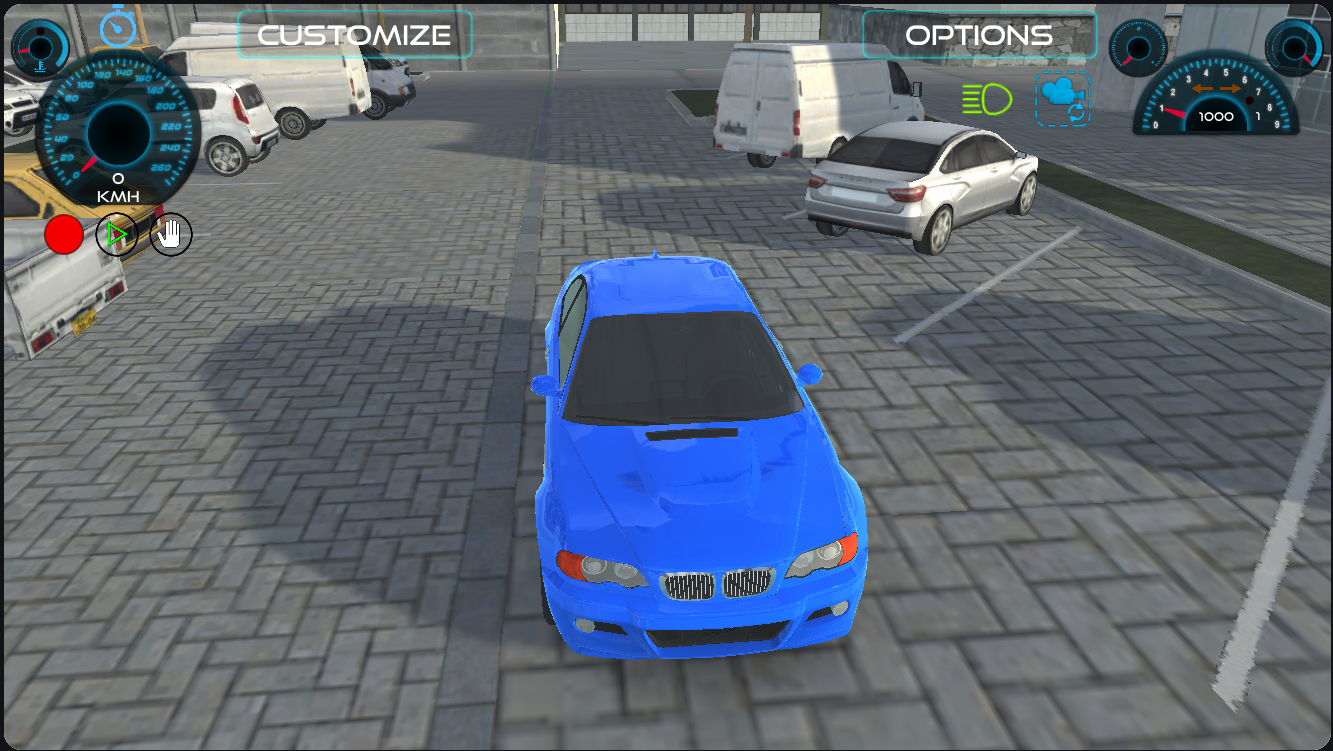Open the CUSTOMIZE menu
The image size is (1333, 751).
point(354,34)
